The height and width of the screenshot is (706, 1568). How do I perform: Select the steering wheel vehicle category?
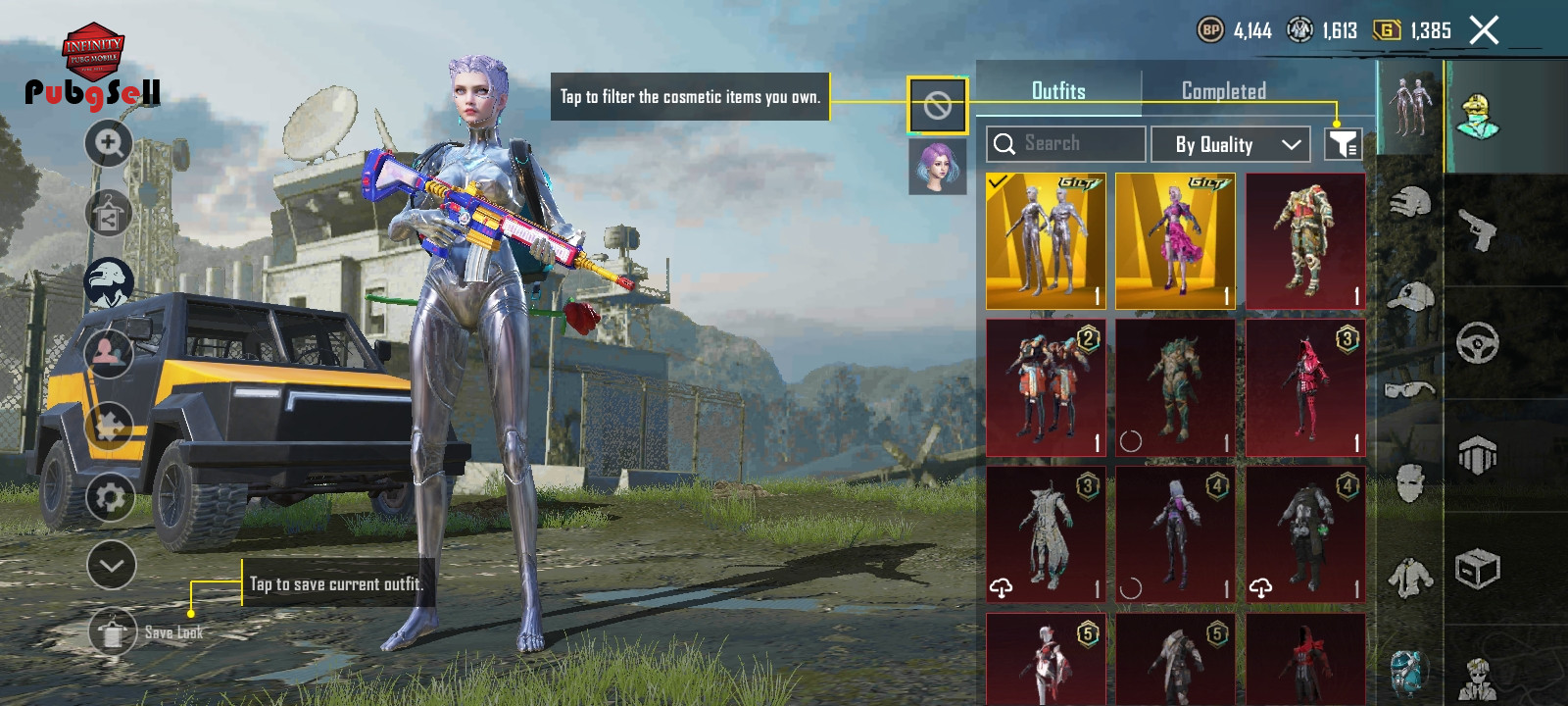coord(1477,343)
